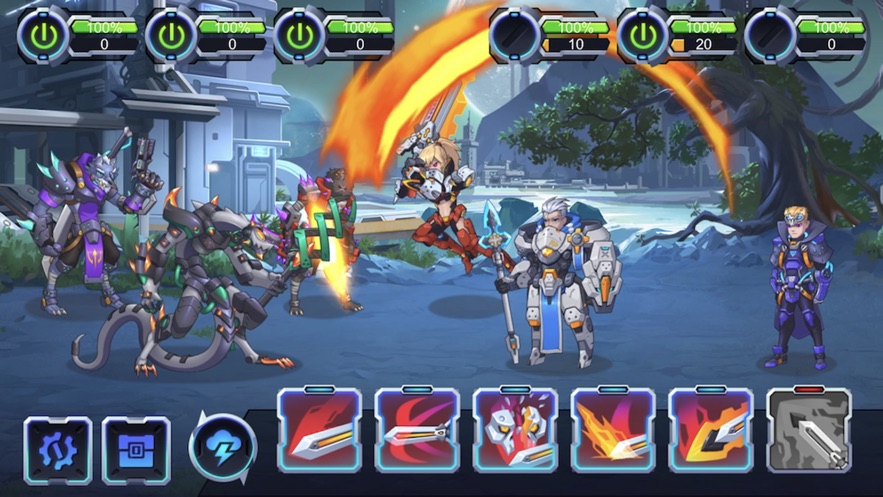Screen dimensions: 883x497
Task: Tap the power icon beside the 20 counter
Action: (642, 36)
